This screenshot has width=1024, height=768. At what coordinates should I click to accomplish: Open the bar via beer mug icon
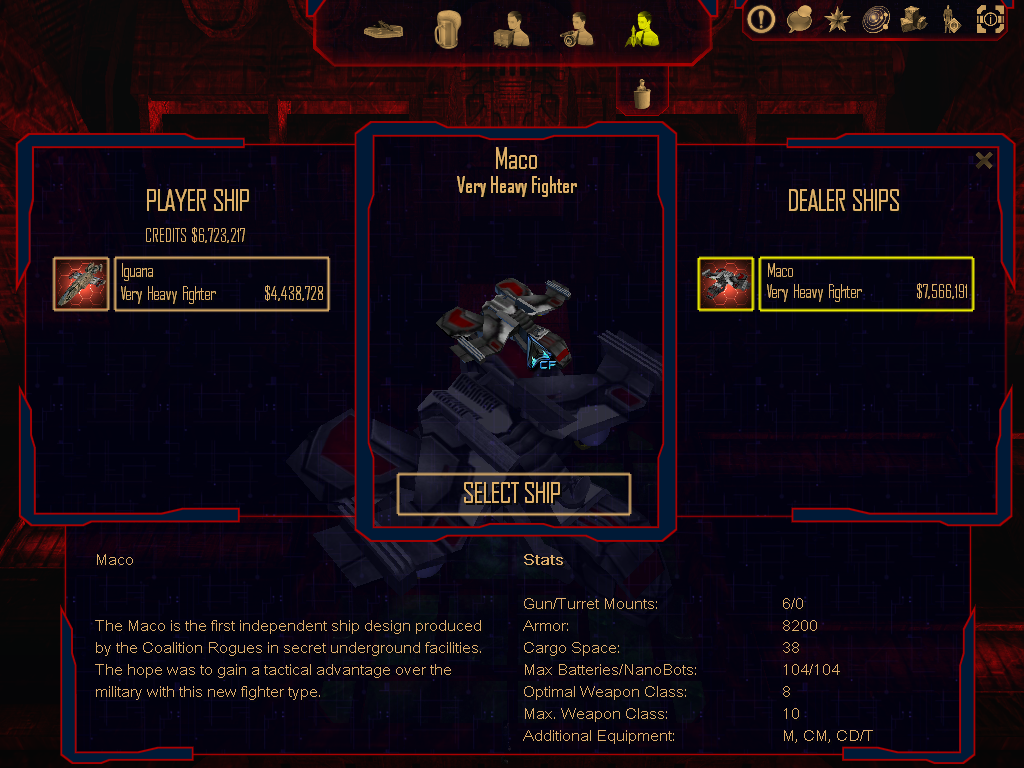[446, 30]
